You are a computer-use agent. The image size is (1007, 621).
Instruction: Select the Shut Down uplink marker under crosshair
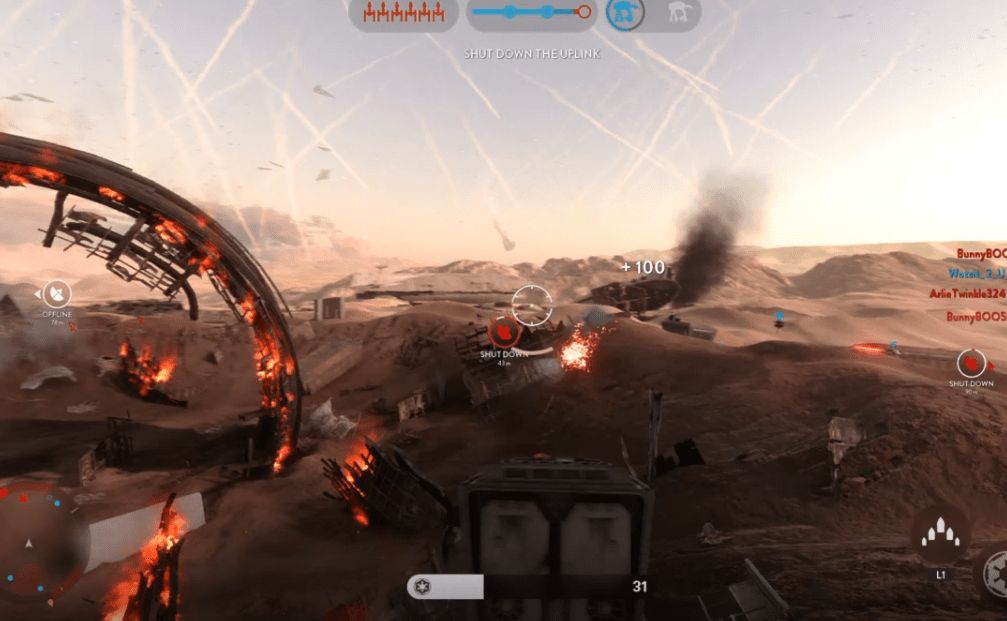(x=504, y=331)
